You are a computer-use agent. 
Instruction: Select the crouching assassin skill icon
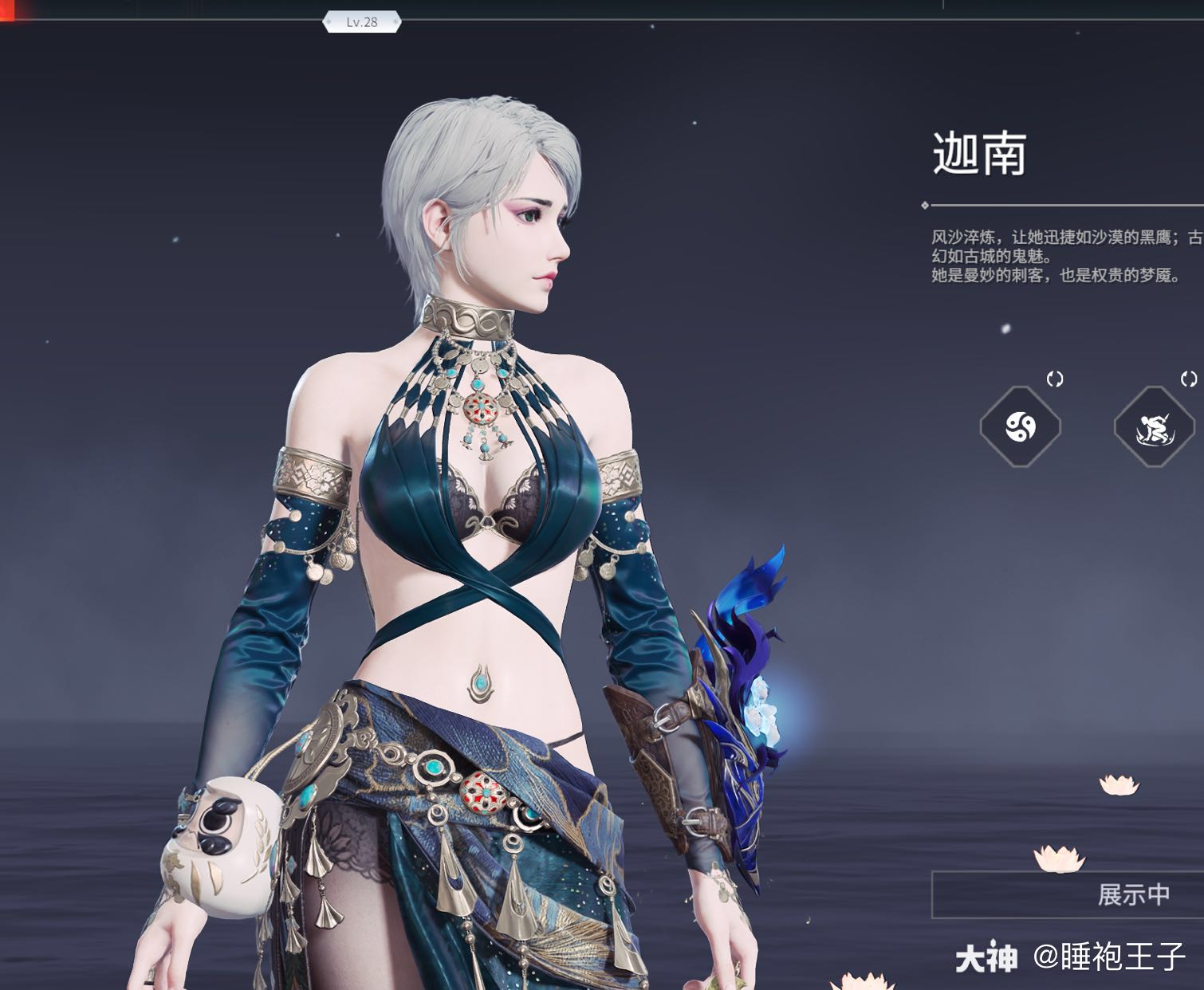[1155, 427]
